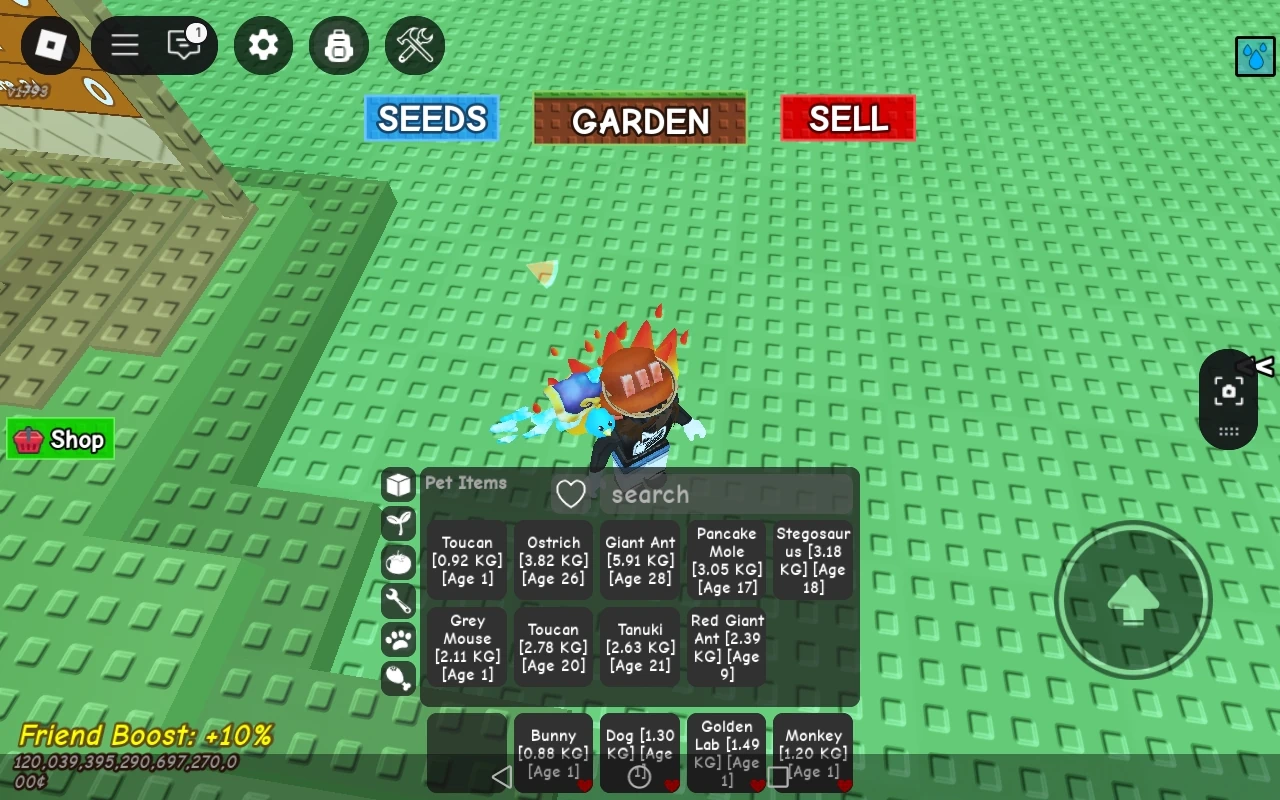
Task: Open the seeds sprout category icon
Action: point(398,522)
